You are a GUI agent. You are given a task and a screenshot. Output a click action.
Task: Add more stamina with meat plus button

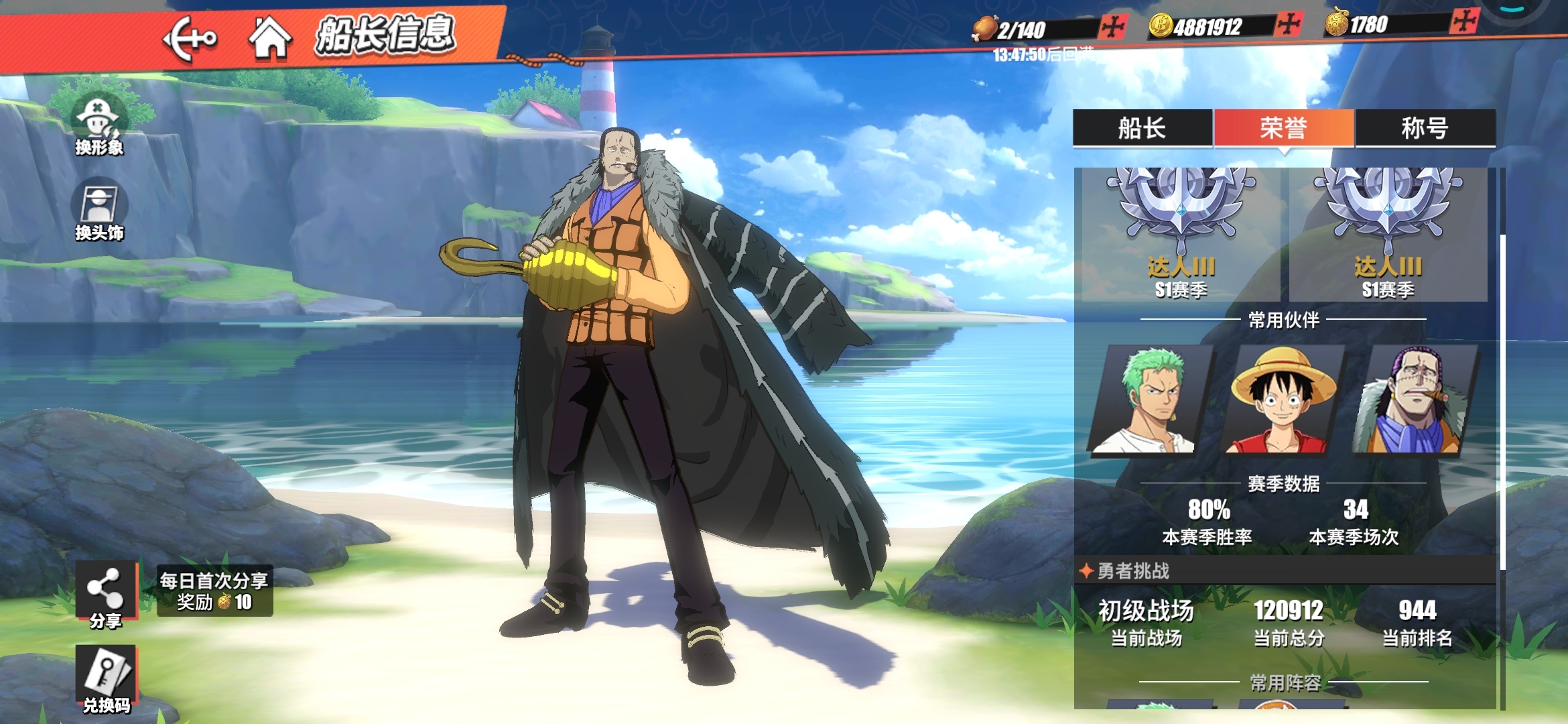1113,27
